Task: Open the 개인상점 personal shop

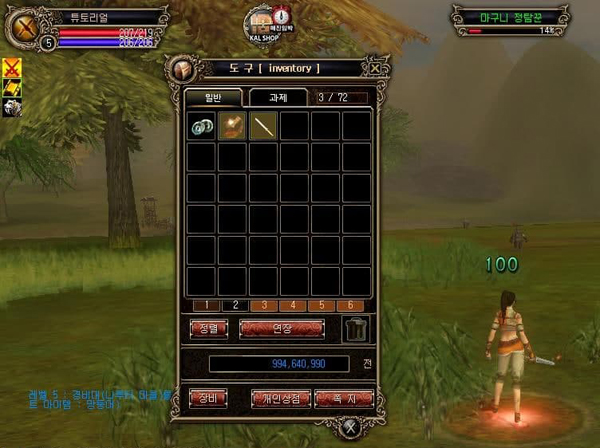Action: (280, 397)
